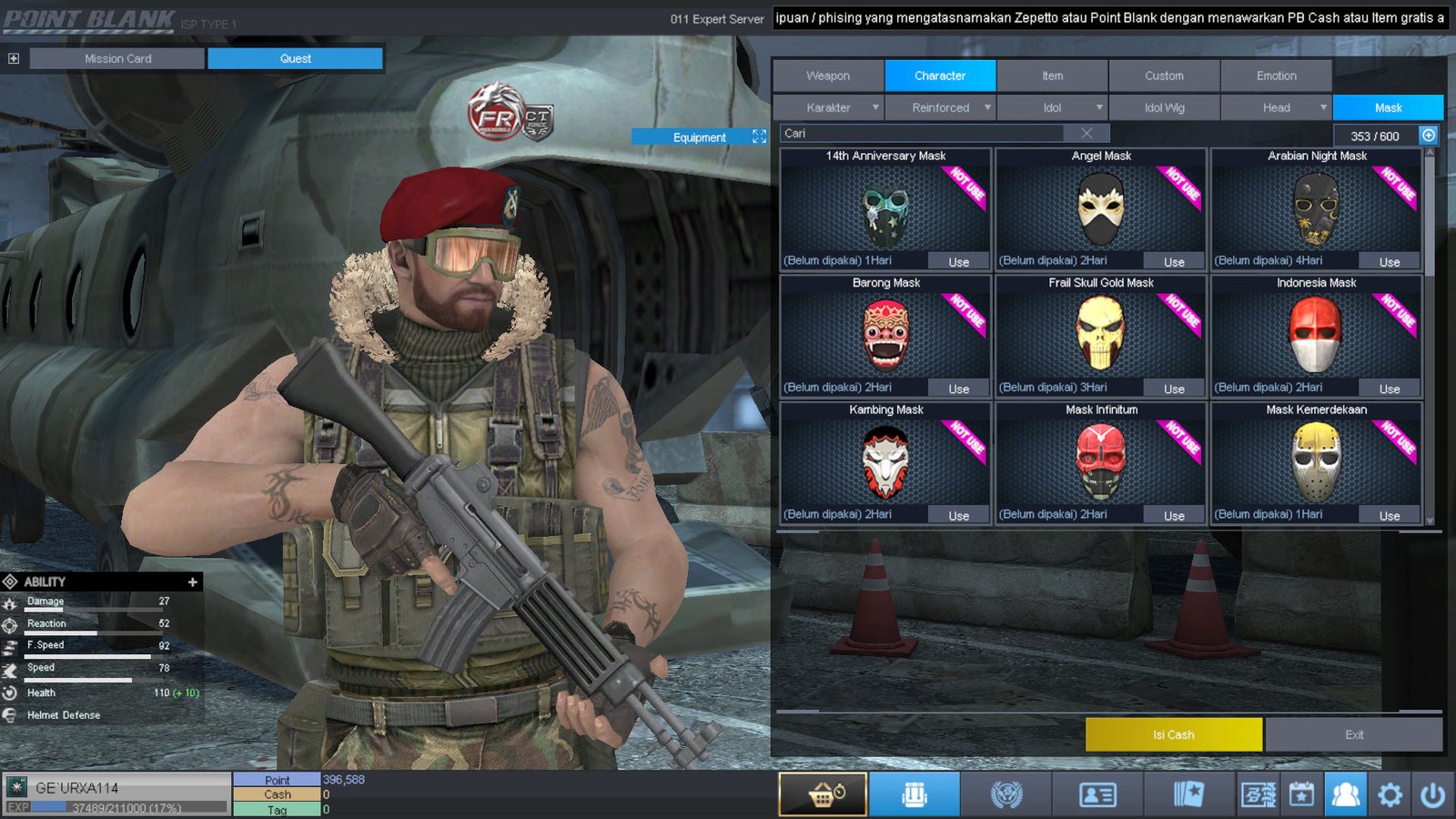This screenshot has height=819, width=1456.
Task: Switch to the Weapon tab
Action: coord(828,76)
